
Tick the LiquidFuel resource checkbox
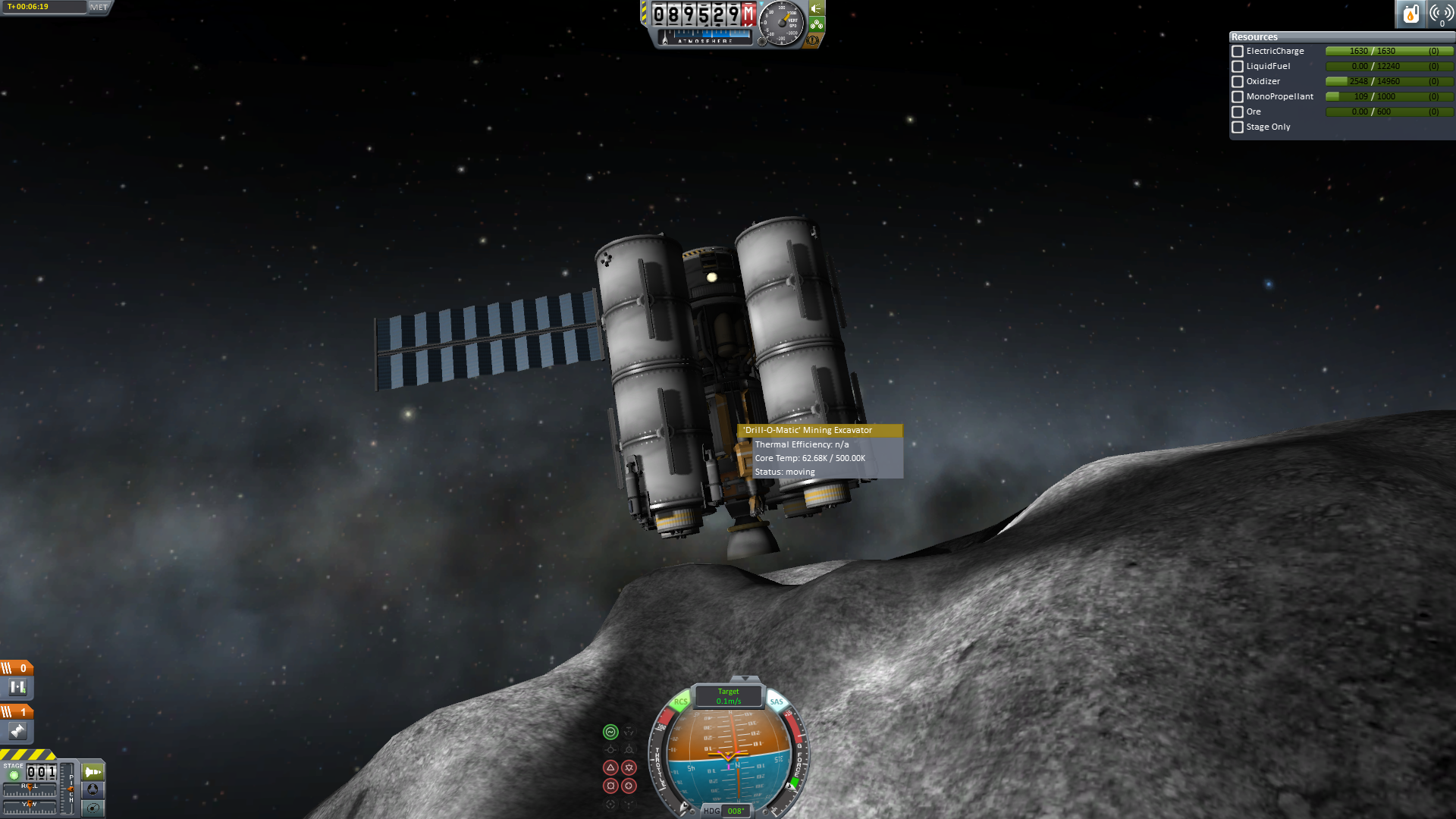click(x=1238, y=67)
